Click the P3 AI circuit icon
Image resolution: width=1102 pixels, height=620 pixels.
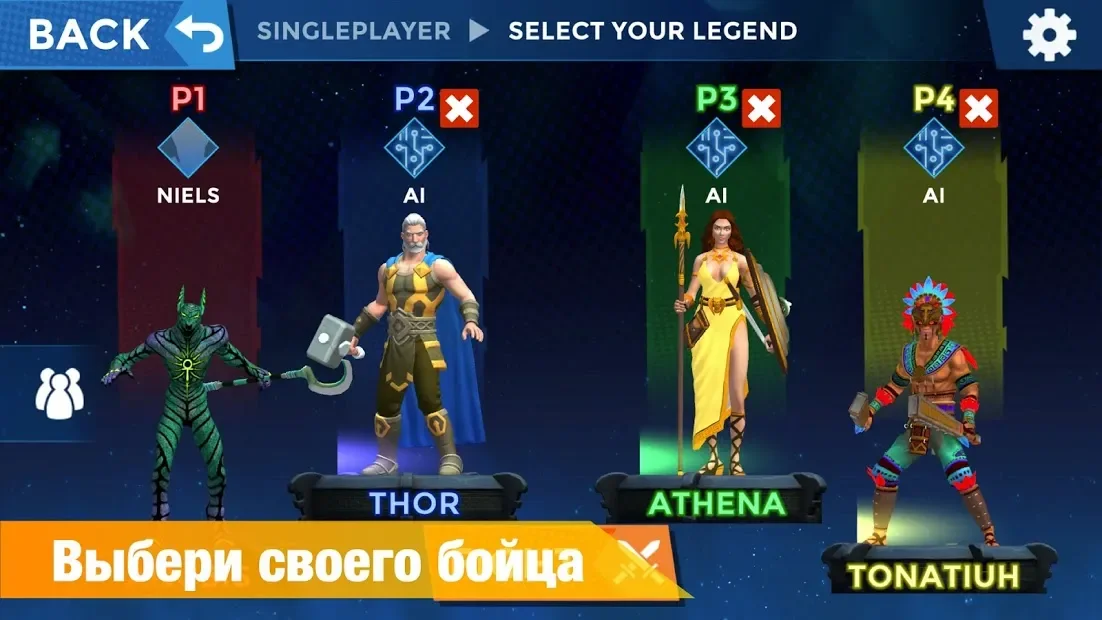pyautogui.click(x=716, y=148)
